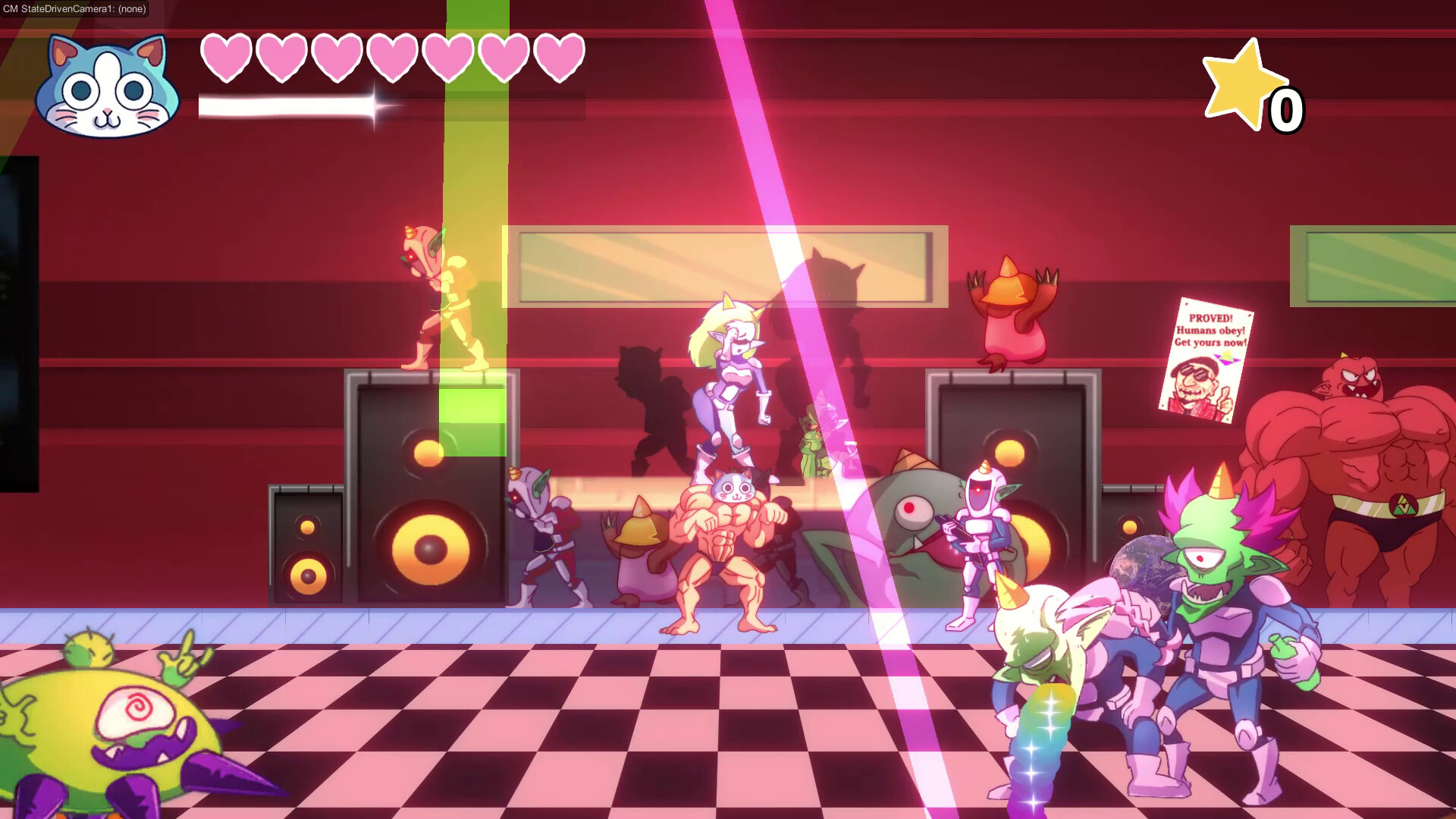Image resolution: width=1456 pixels, height=819 pixels.
Task: Click the 'Get yours now!' poster text
Action: pos(1210,343)
